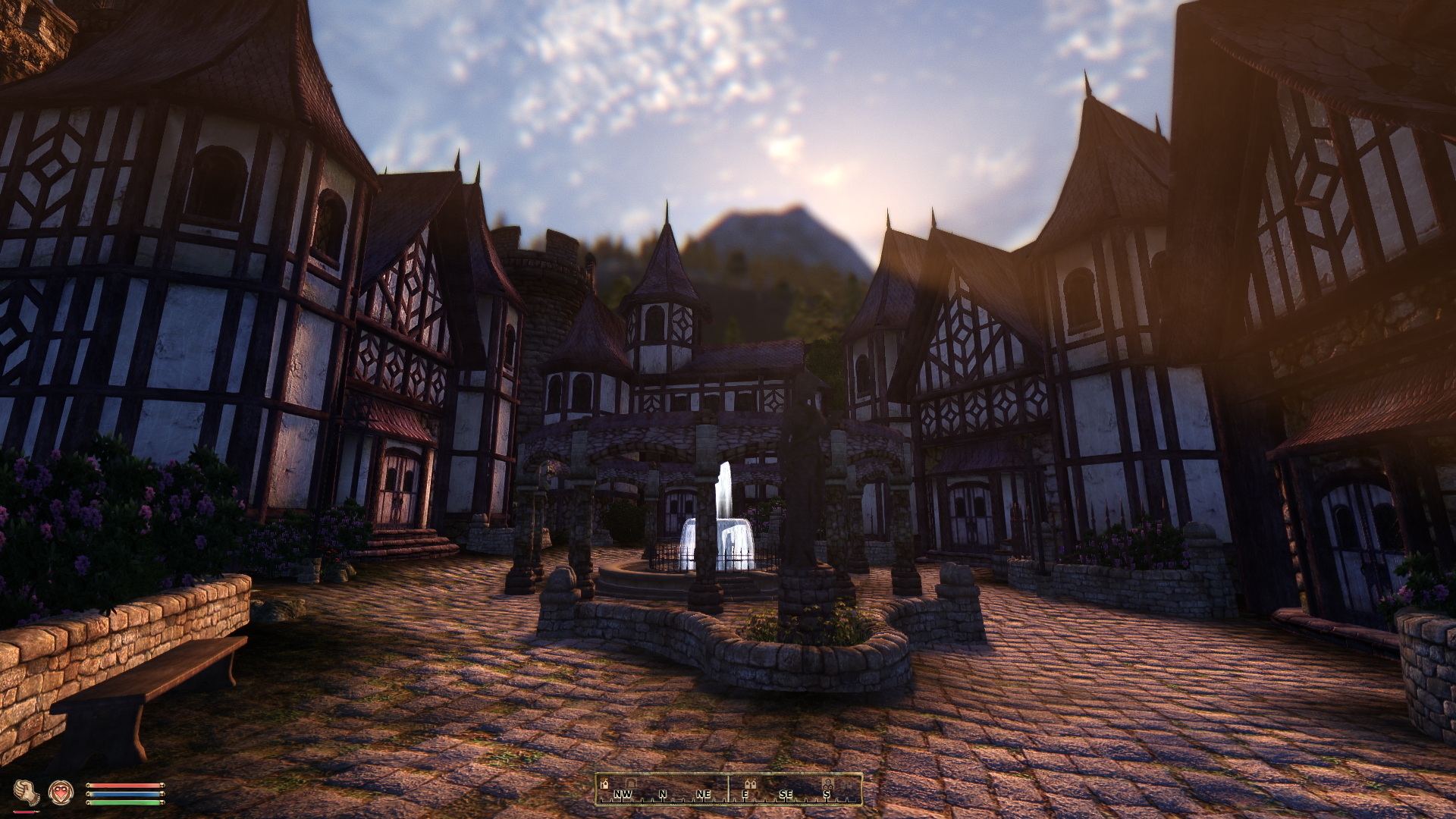Image resolution: width=1456 pixels, height=819 pixels.
Task: Click the fist weapon icon
Action: (x=27, y=793)
